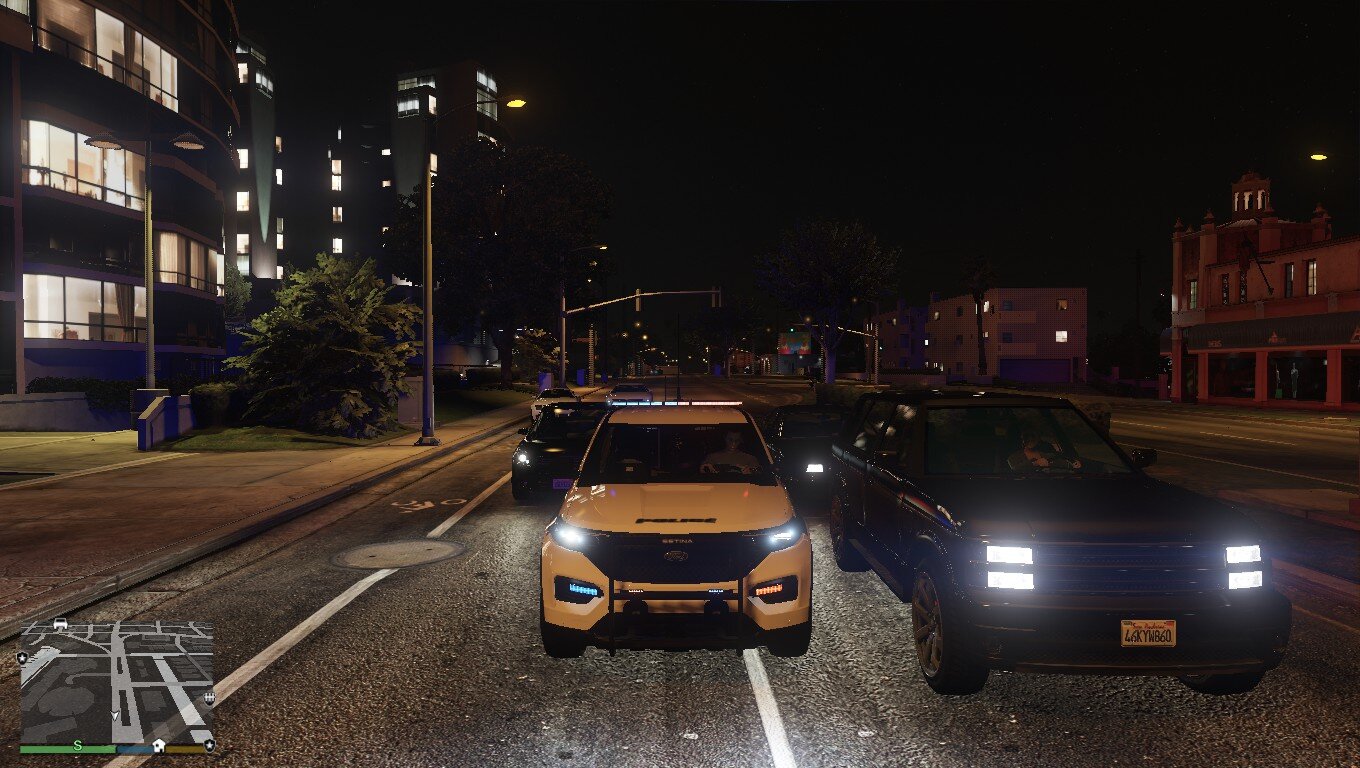Select the white car blip on minimap
This screenshot has width=1360, height=768.
point(60,624)
